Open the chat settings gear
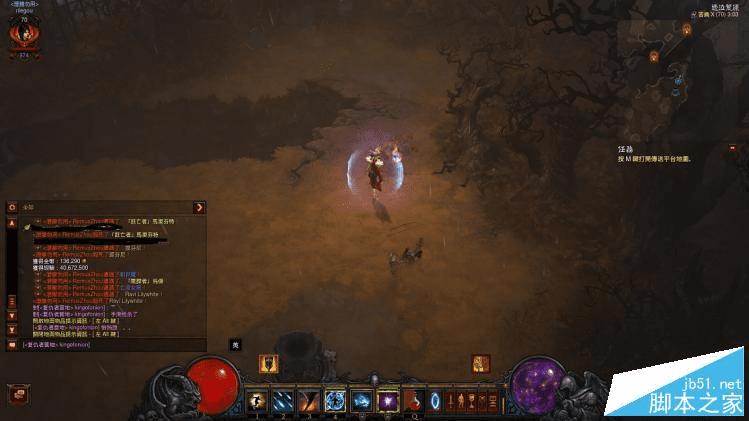The width and height of the screenshot is (749, 421). pos(12,207)
